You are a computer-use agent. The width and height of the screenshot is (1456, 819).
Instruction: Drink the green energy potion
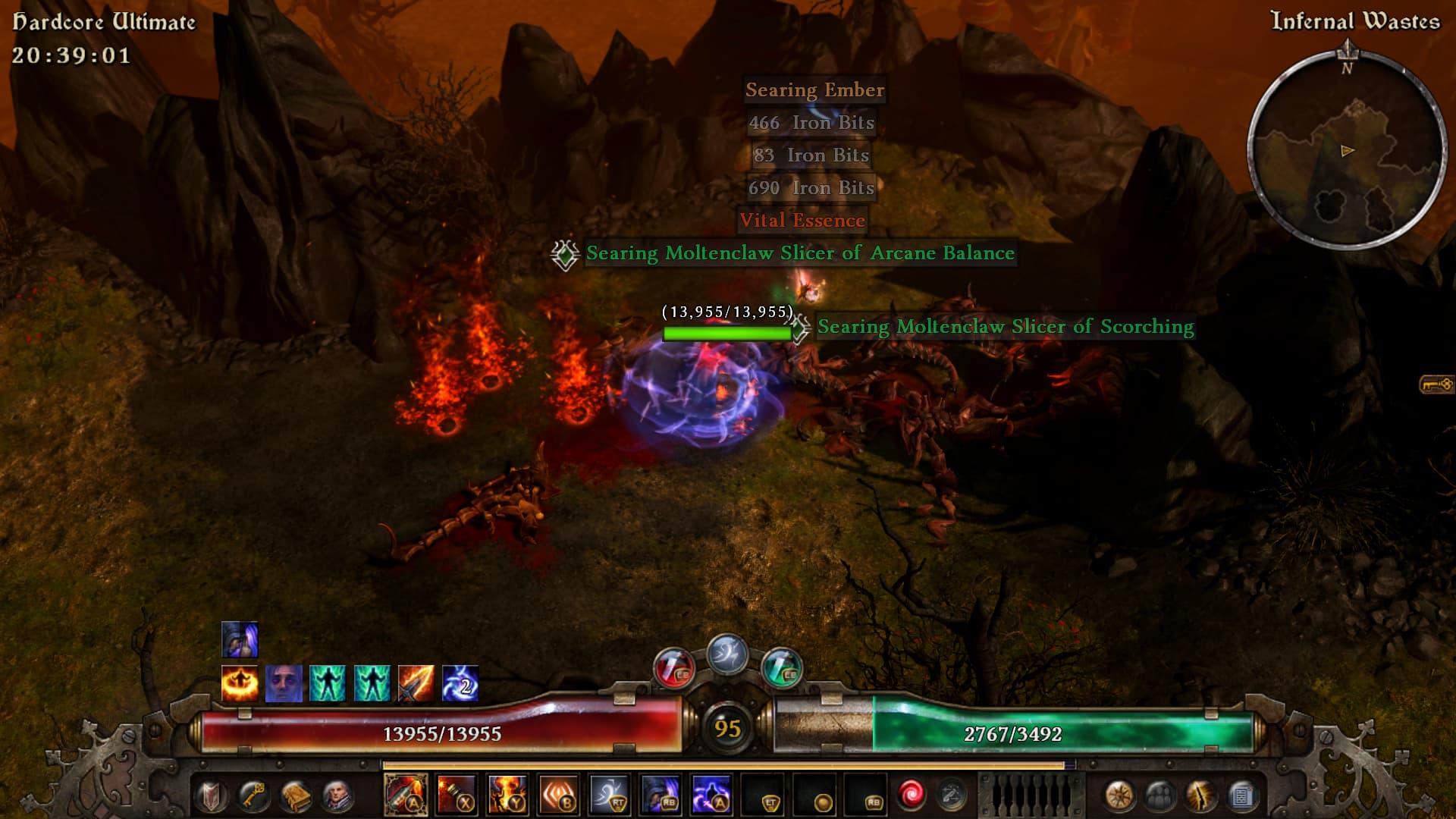781,669
